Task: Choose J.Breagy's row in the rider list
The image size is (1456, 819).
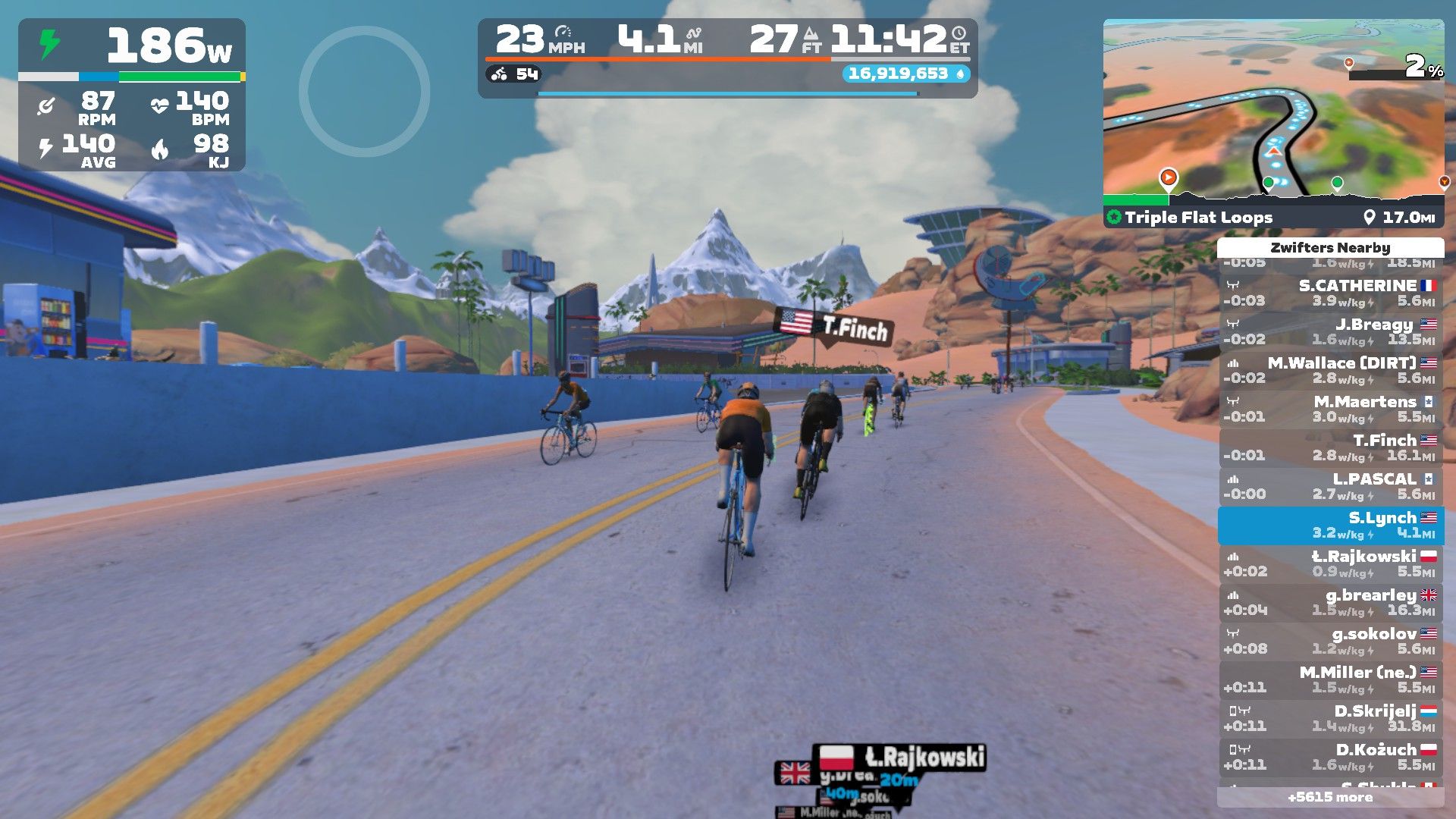Action: pos(1330,331)
